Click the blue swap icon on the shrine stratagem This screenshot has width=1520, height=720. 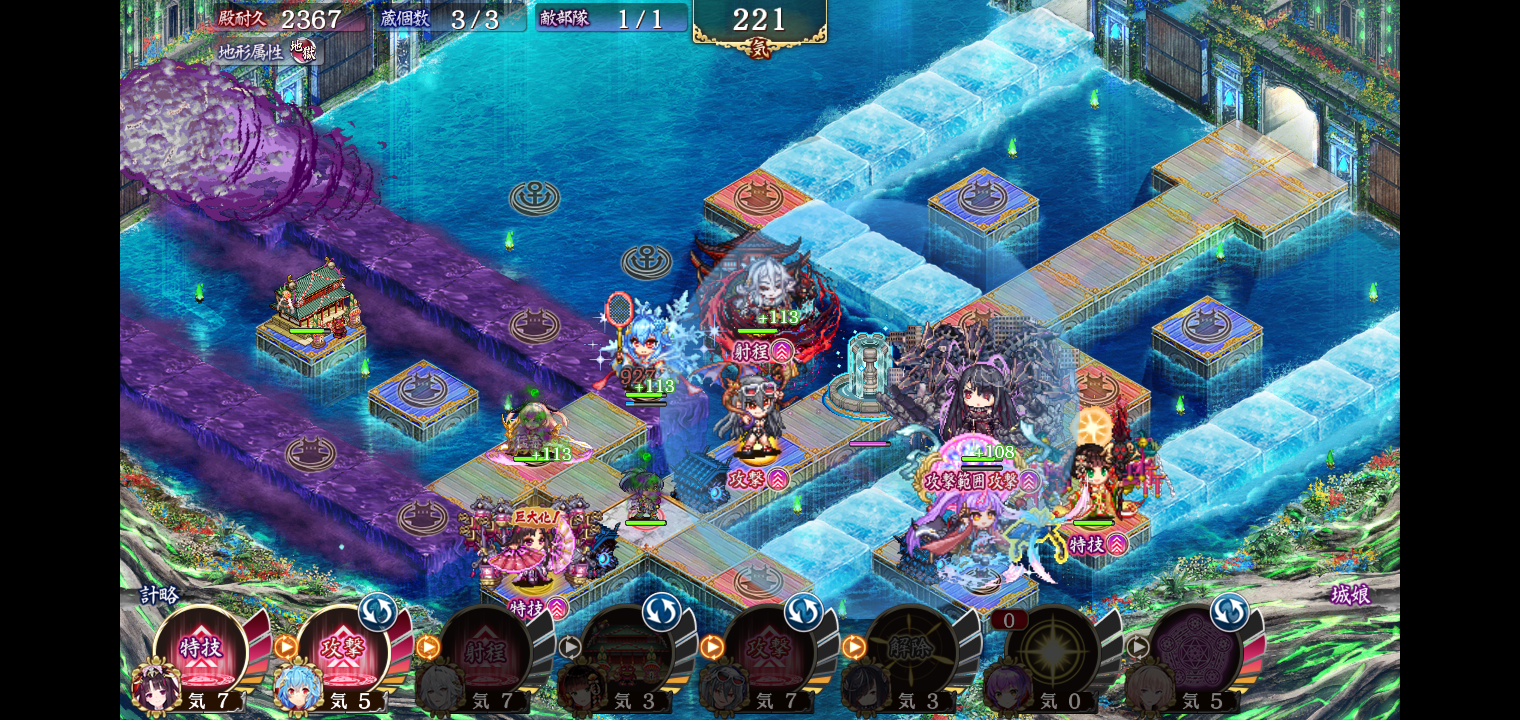[x=661, y=612]
